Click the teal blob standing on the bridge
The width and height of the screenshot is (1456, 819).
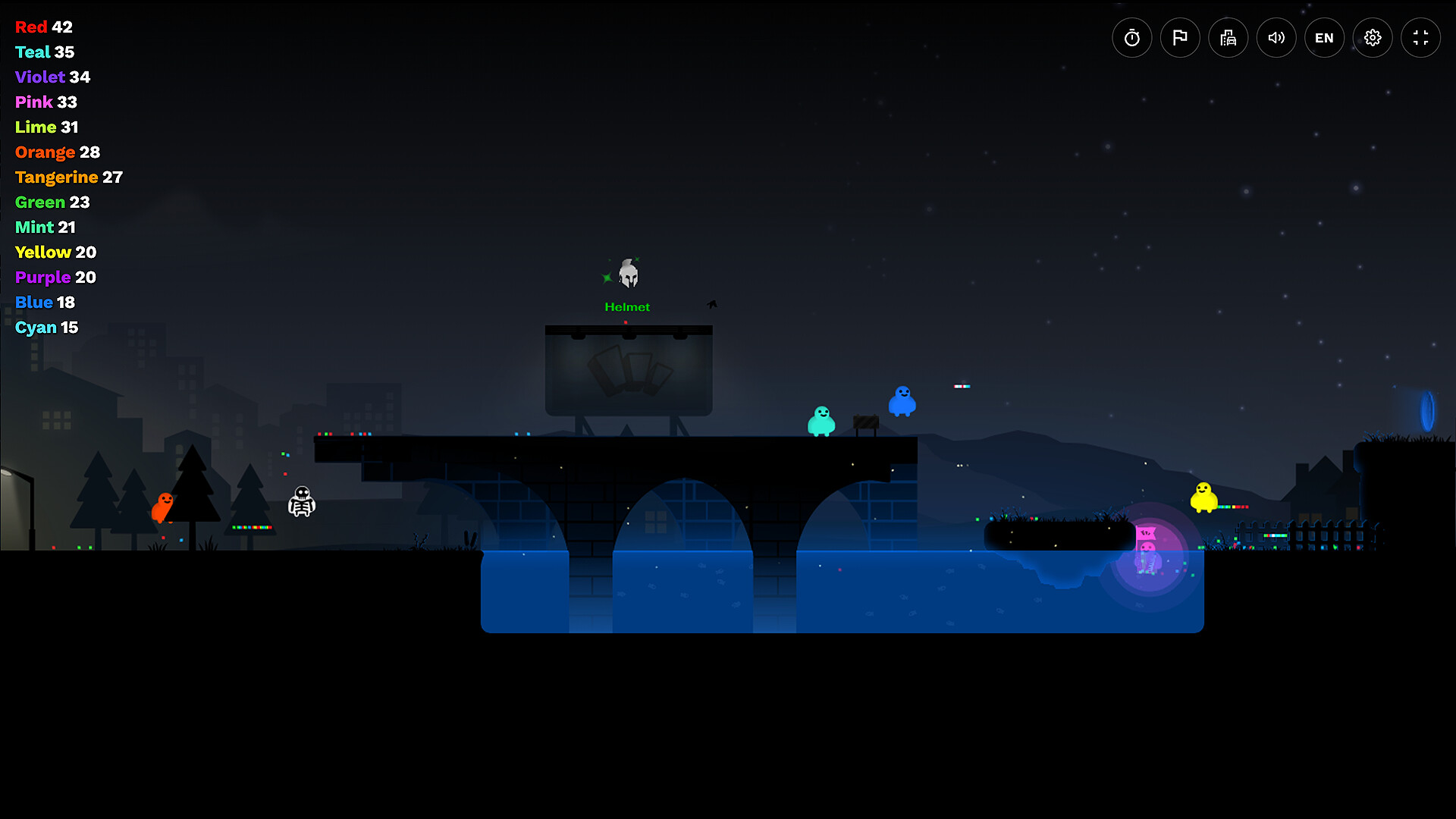(x=821, y=419)
